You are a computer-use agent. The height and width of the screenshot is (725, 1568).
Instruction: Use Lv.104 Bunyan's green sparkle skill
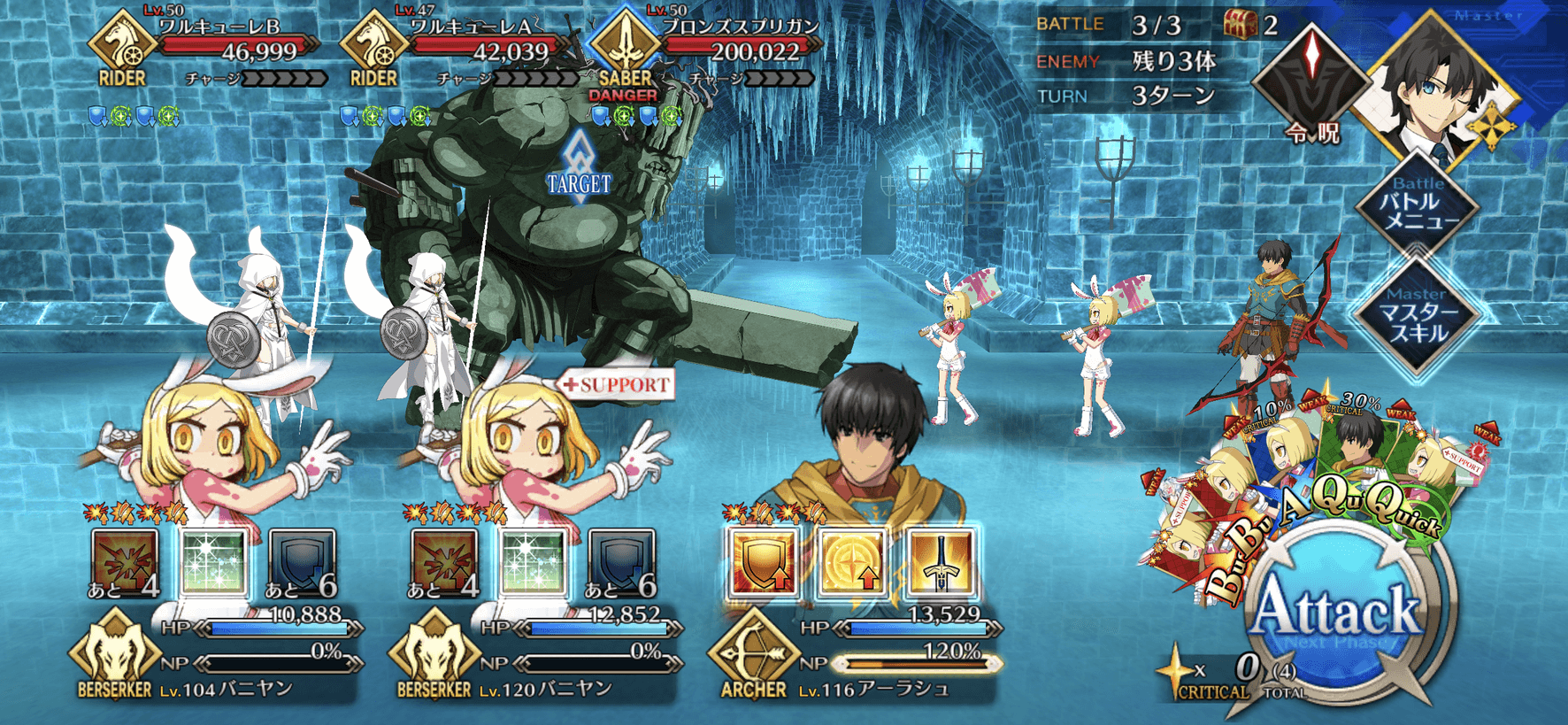[x=213, y=562]
